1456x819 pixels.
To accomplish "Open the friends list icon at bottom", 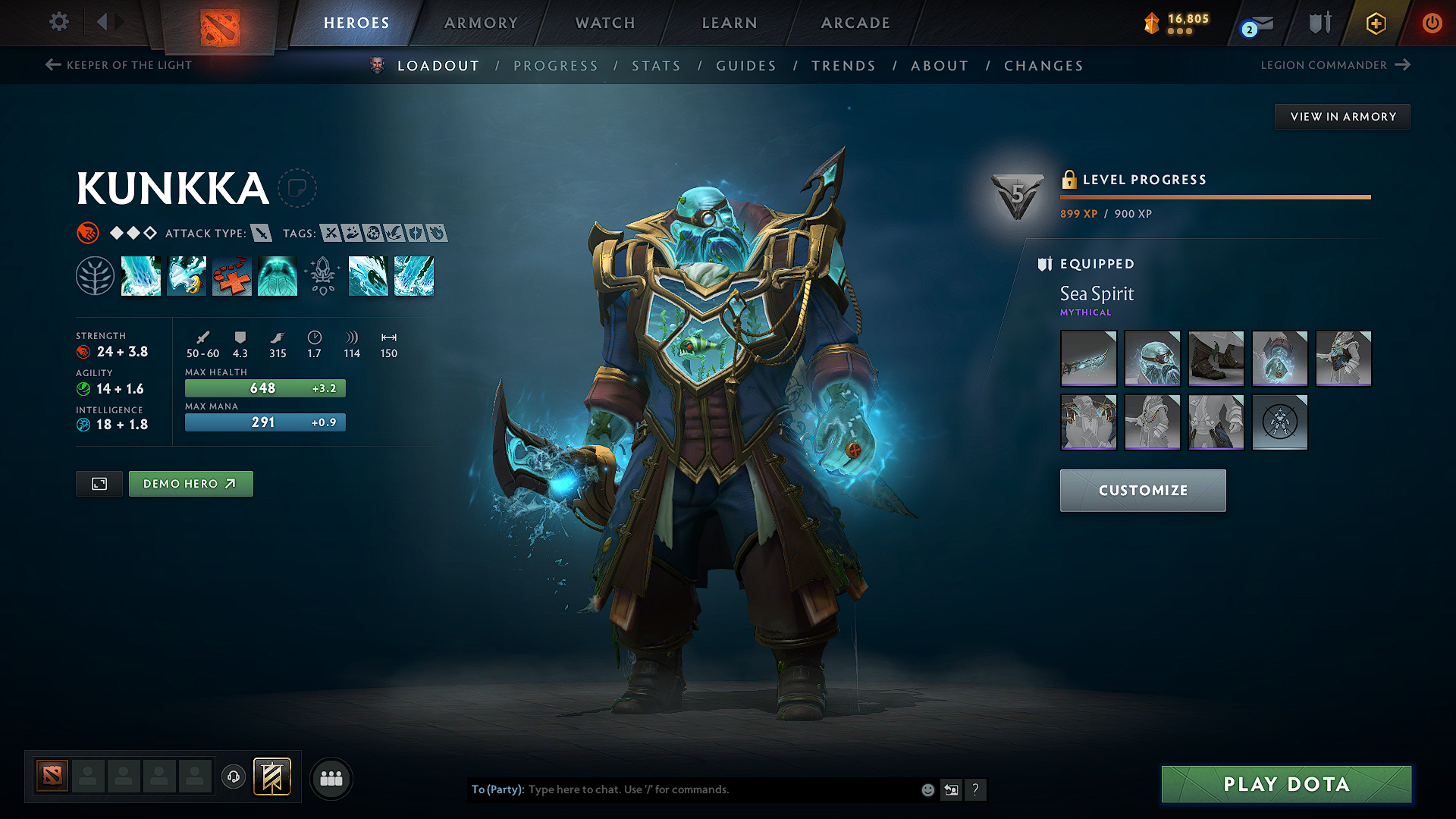I will tap(331, 778).
